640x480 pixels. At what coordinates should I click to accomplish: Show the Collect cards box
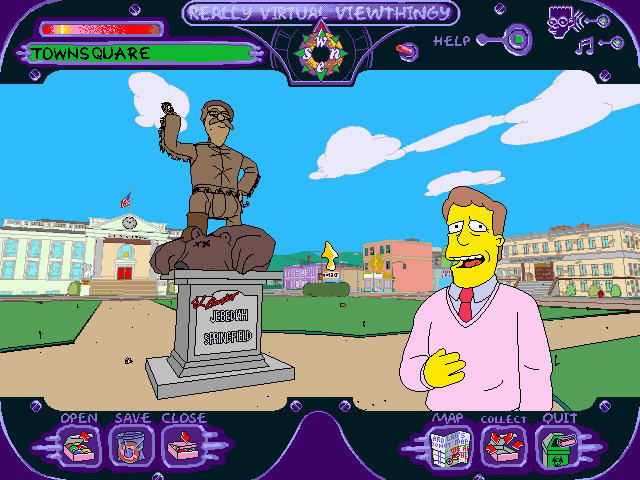click(x=503, y=446)
